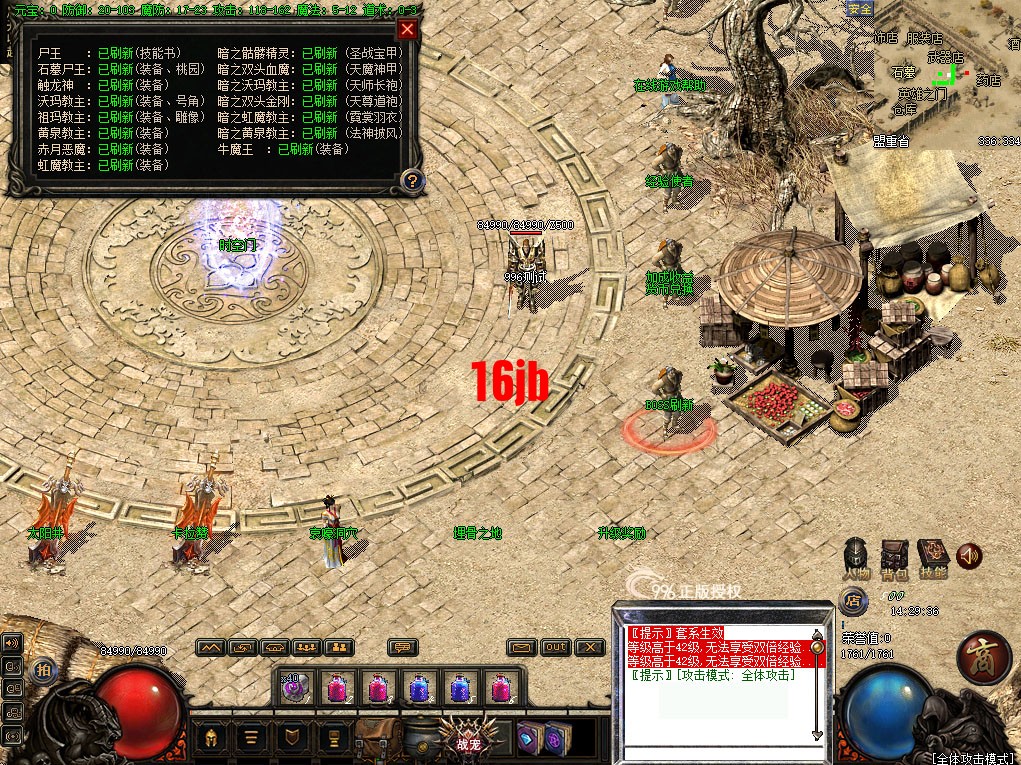Open the 战宠 battle pet menu
1021x765 pixels.
tap(469, 739)
